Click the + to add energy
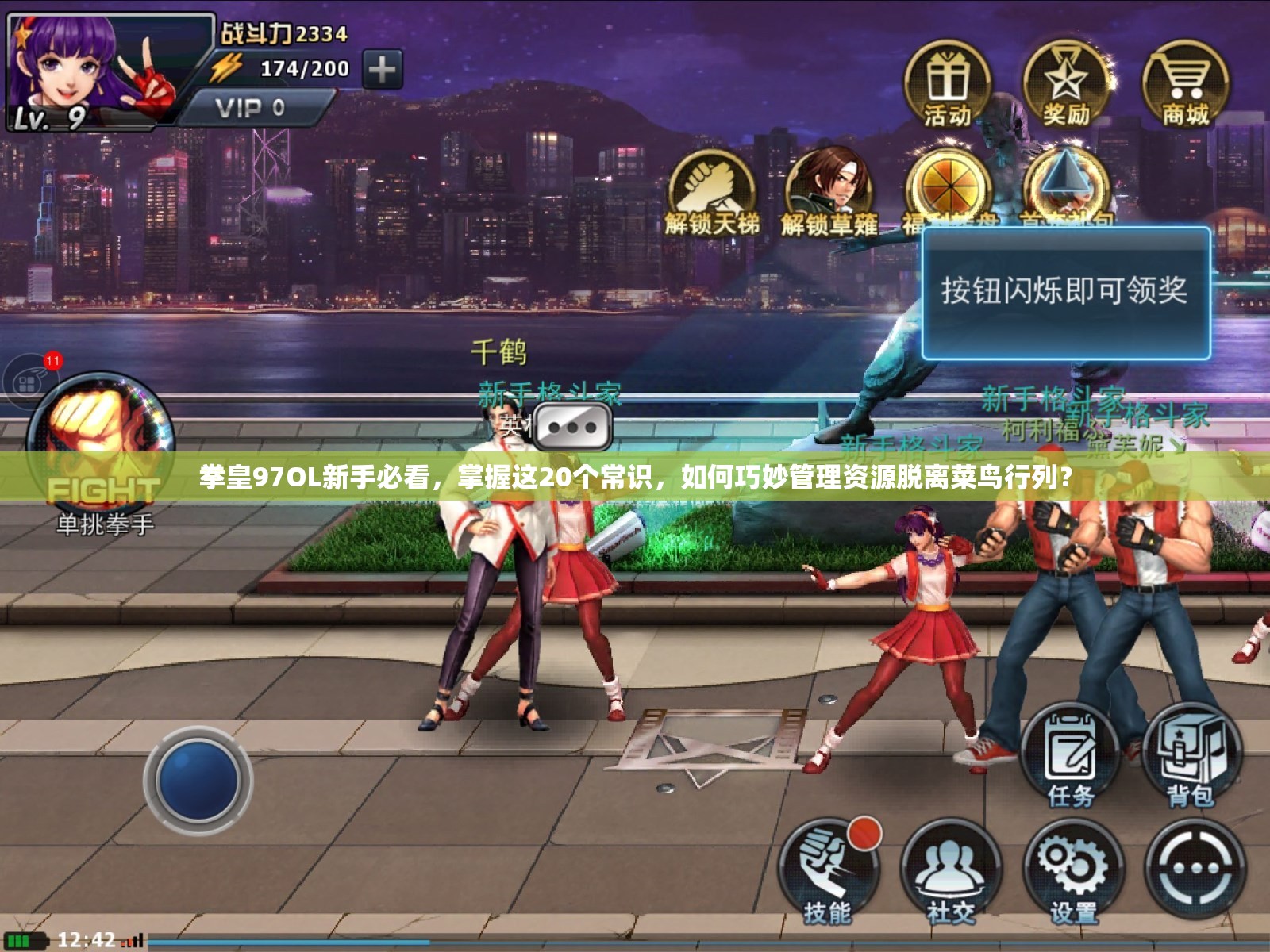Viewport: 1270px width, 952px height. (383, 69)
